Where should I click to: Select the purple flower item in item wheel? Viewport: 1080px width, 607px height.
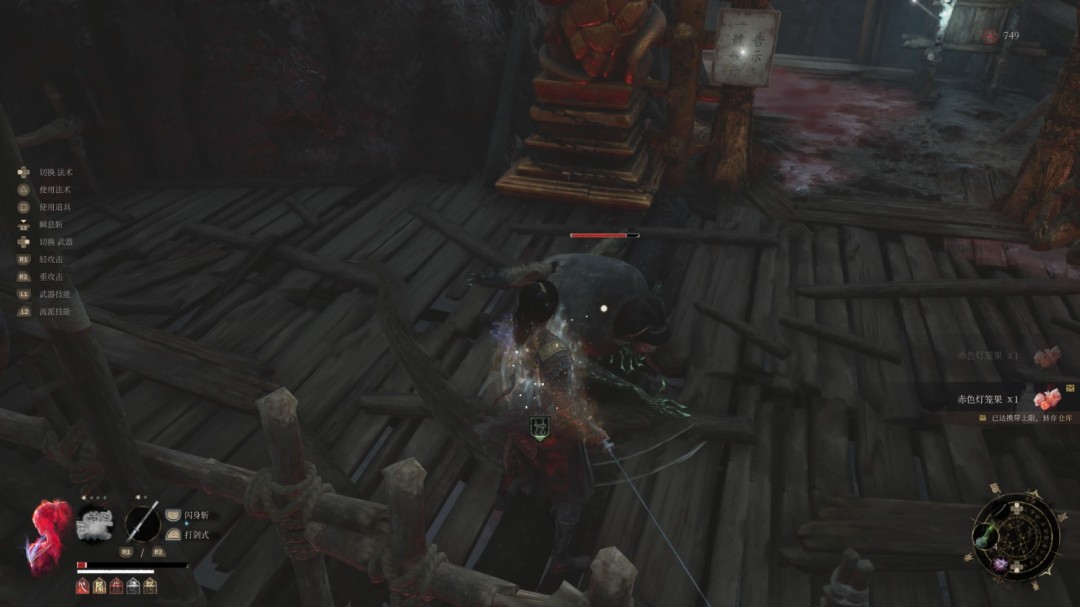(999, 565)
